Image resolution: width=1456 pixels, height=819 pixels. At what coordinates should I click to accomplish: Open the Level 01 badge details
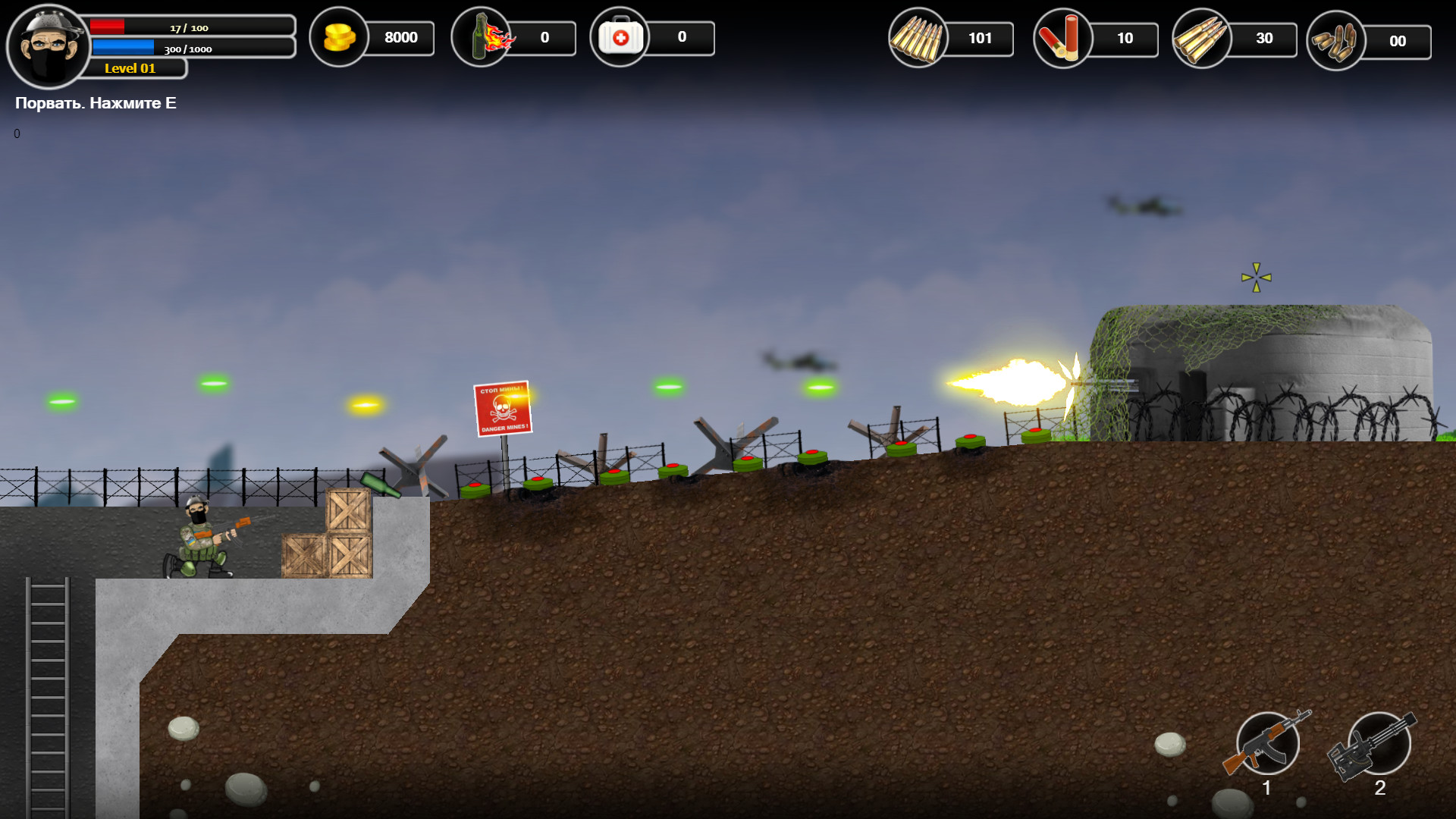click(x=129, y=67)
